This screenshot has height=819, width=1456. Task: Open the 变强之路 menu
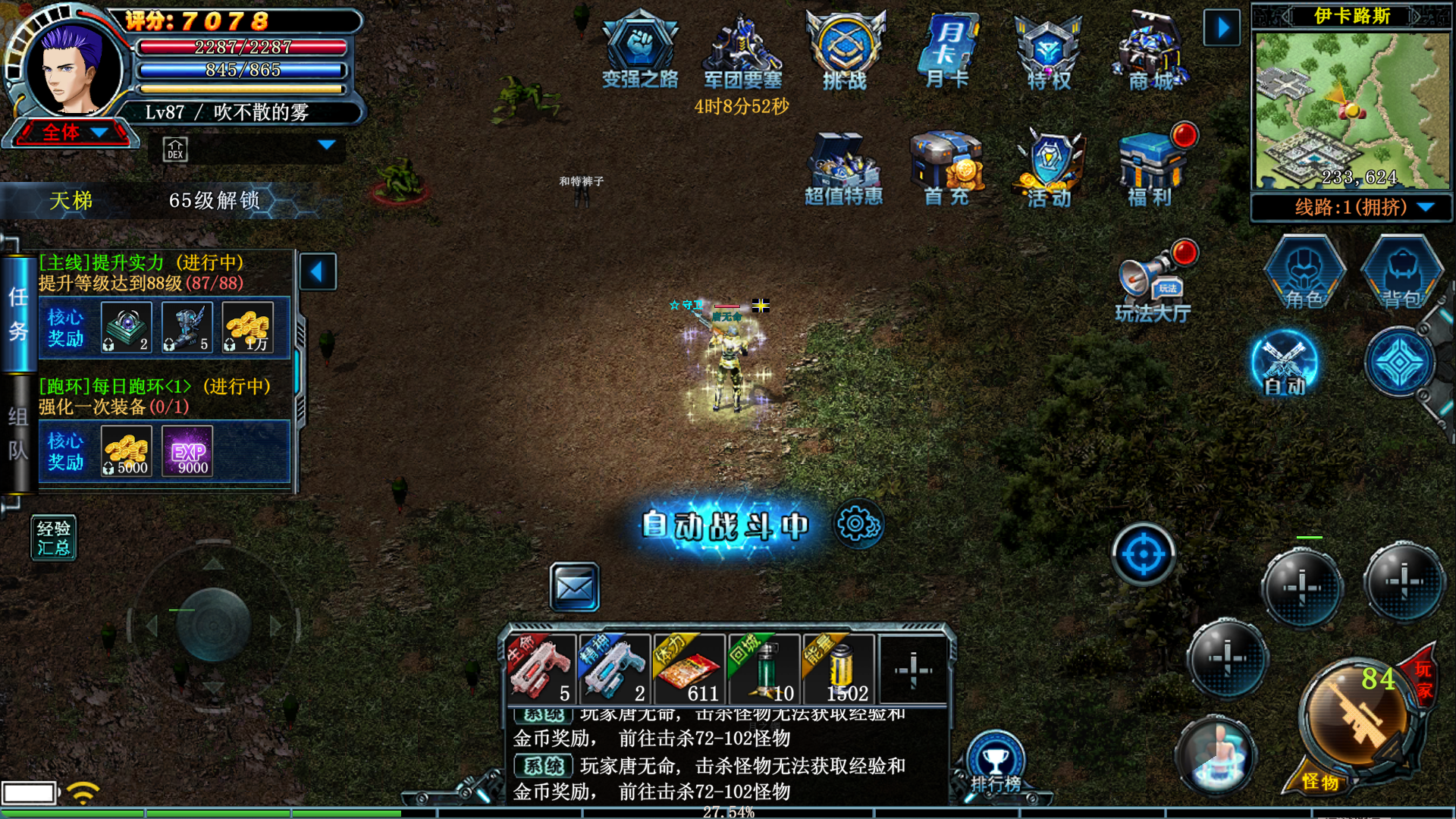pyautogui.click(x=639, y=50)
